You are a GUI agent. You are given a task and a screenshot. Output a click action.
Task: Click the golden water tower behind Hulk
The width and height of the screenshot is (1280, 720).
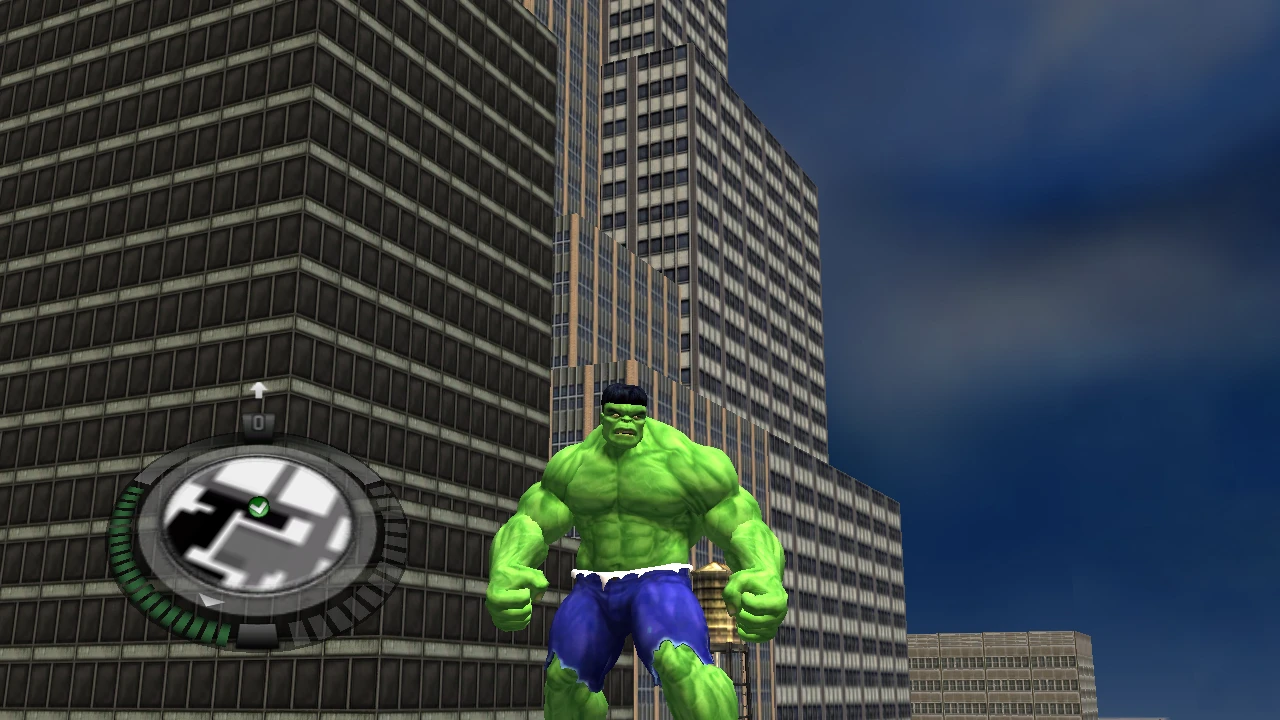click(x=716, y=600)
